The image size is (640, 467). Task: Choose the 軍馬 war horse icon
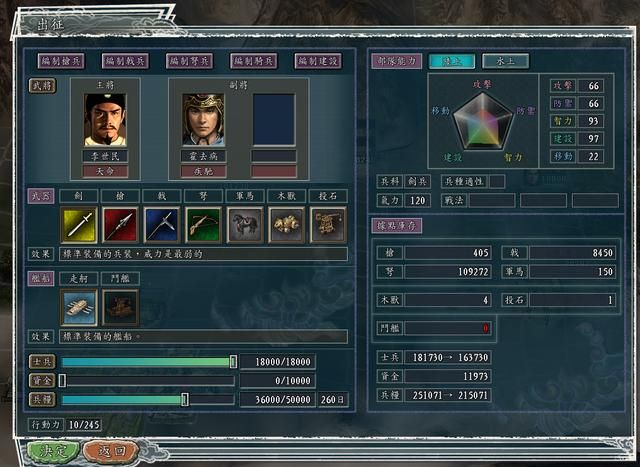pos(245,225)
